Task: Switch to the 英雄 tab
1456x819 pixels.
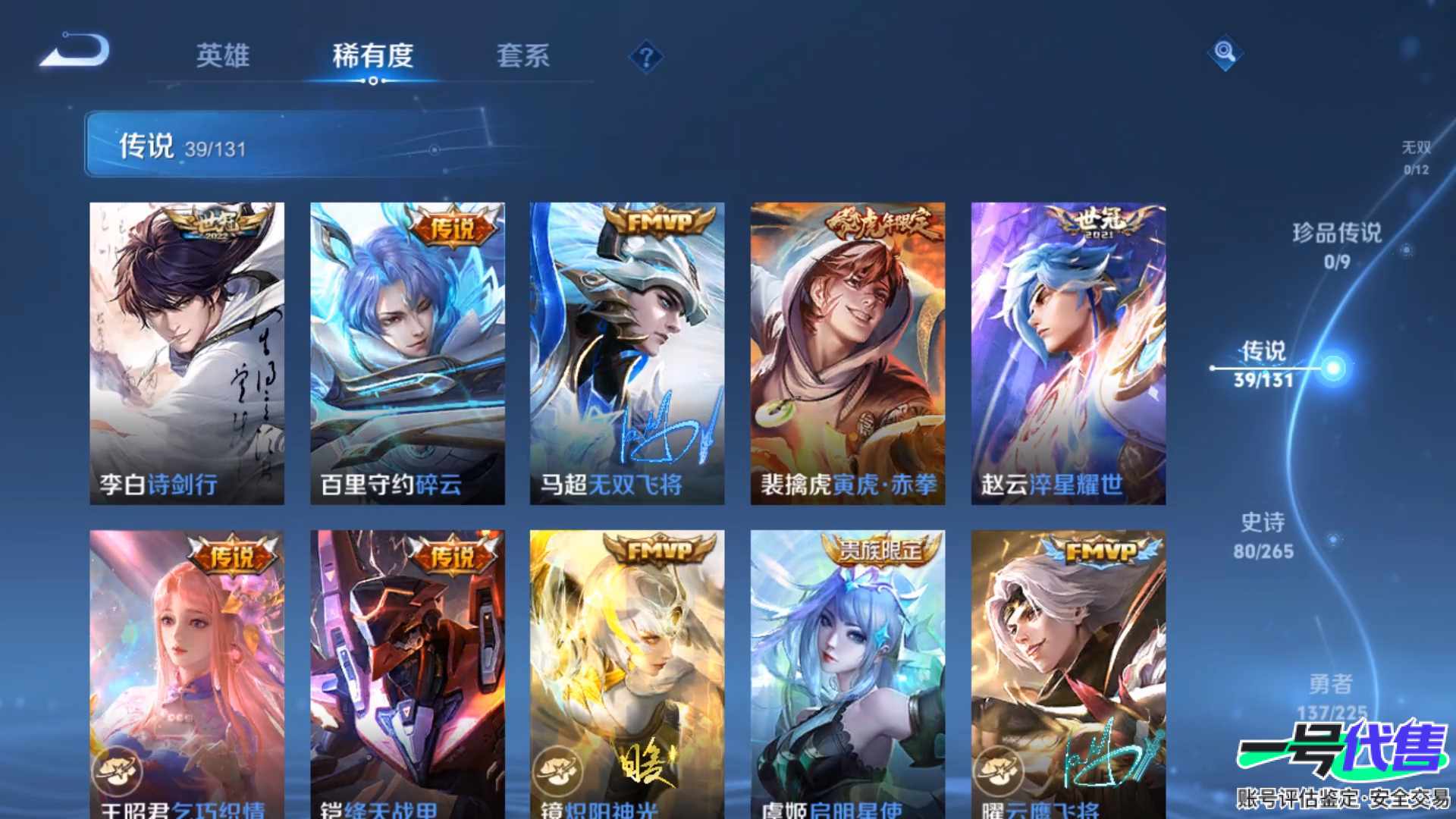Action: 222,55
